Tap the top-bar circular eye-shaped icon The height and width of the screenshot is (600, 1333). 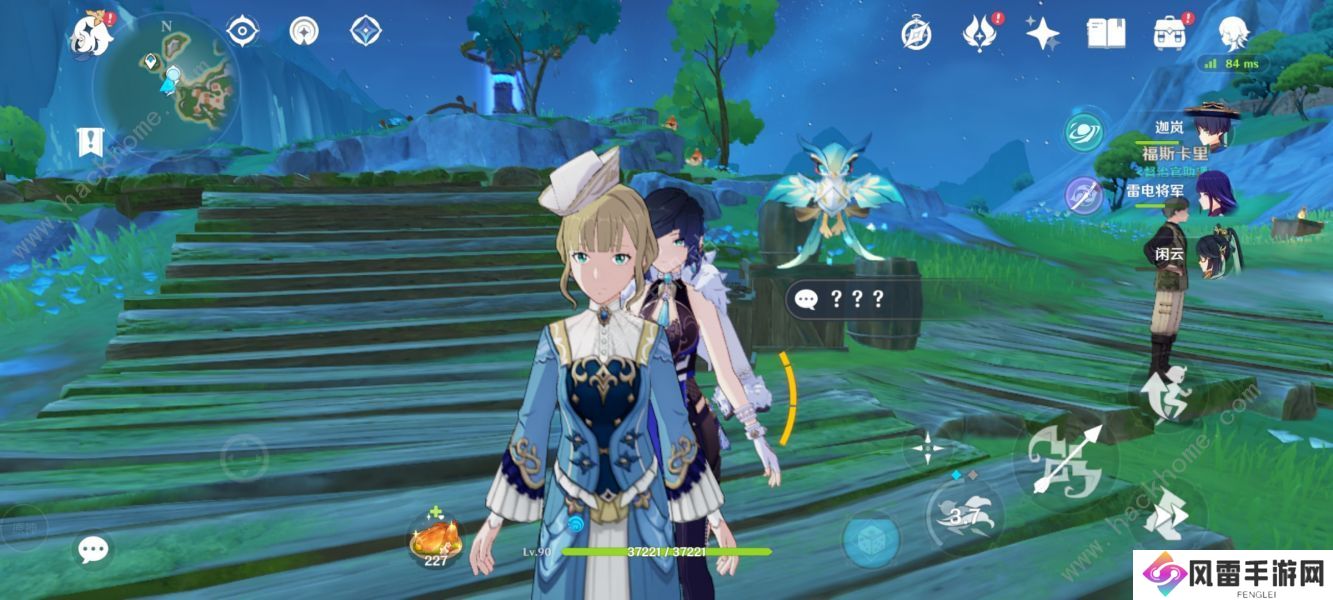[x=243, y=31]
